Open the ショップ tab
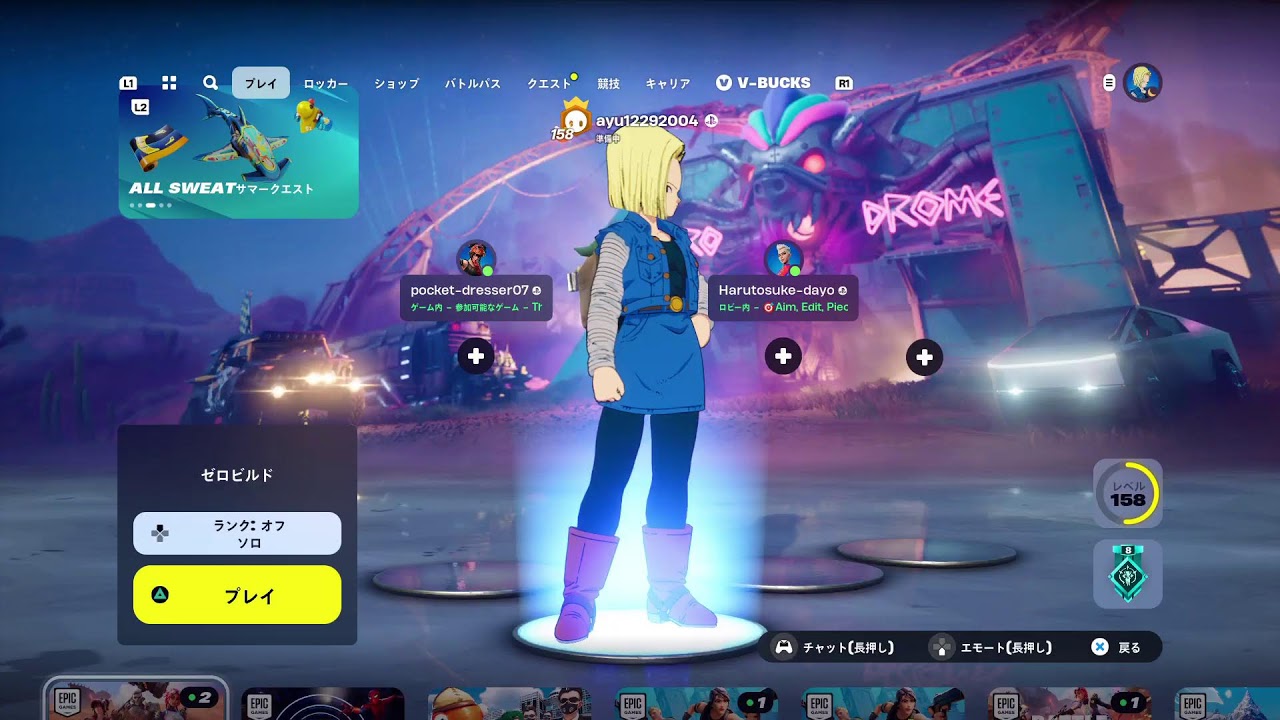Image resolution: width=1280 pixels, height=720 pixels. pos(397,84)
